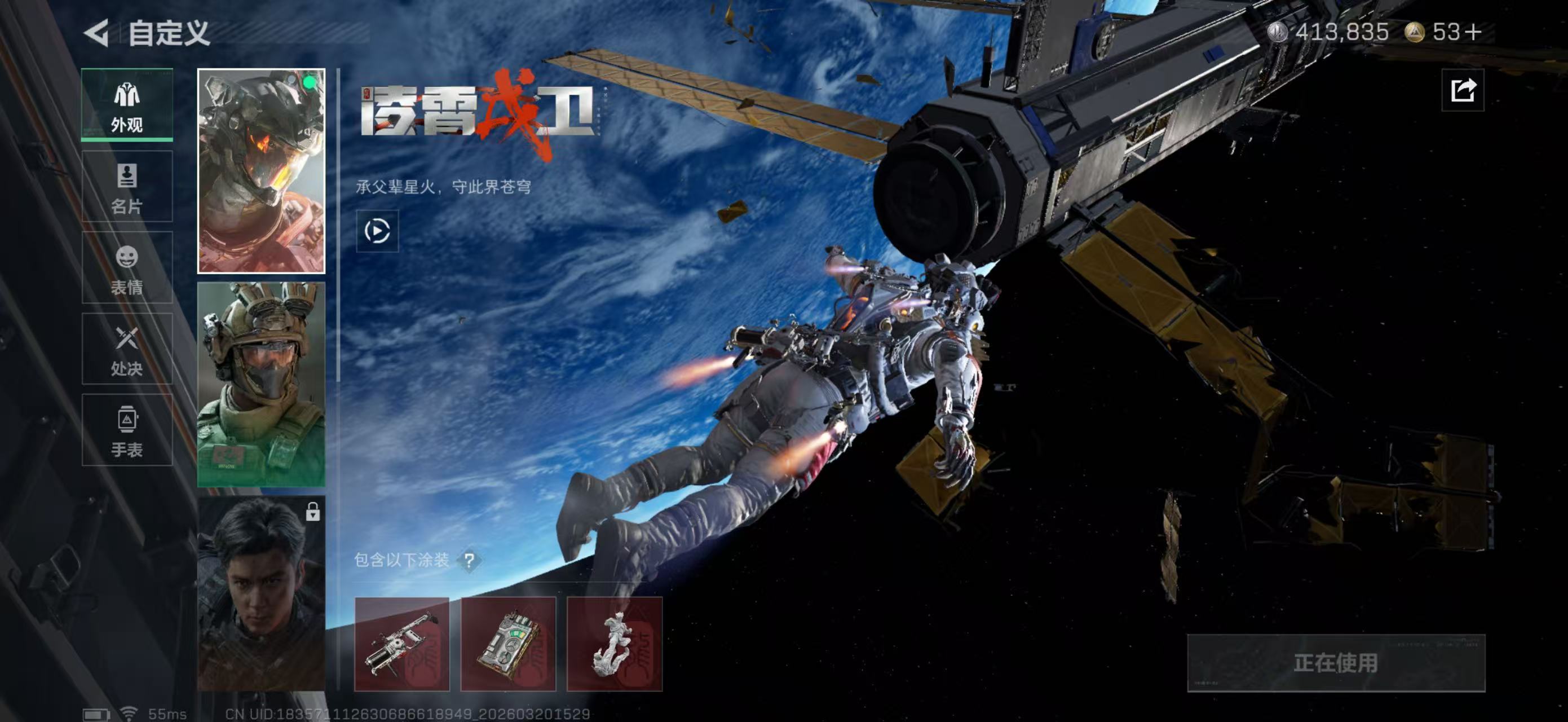The height and width of the screenshot is (722, 1568).
Task: View the included weapon skin item
Action: (402, 644)
